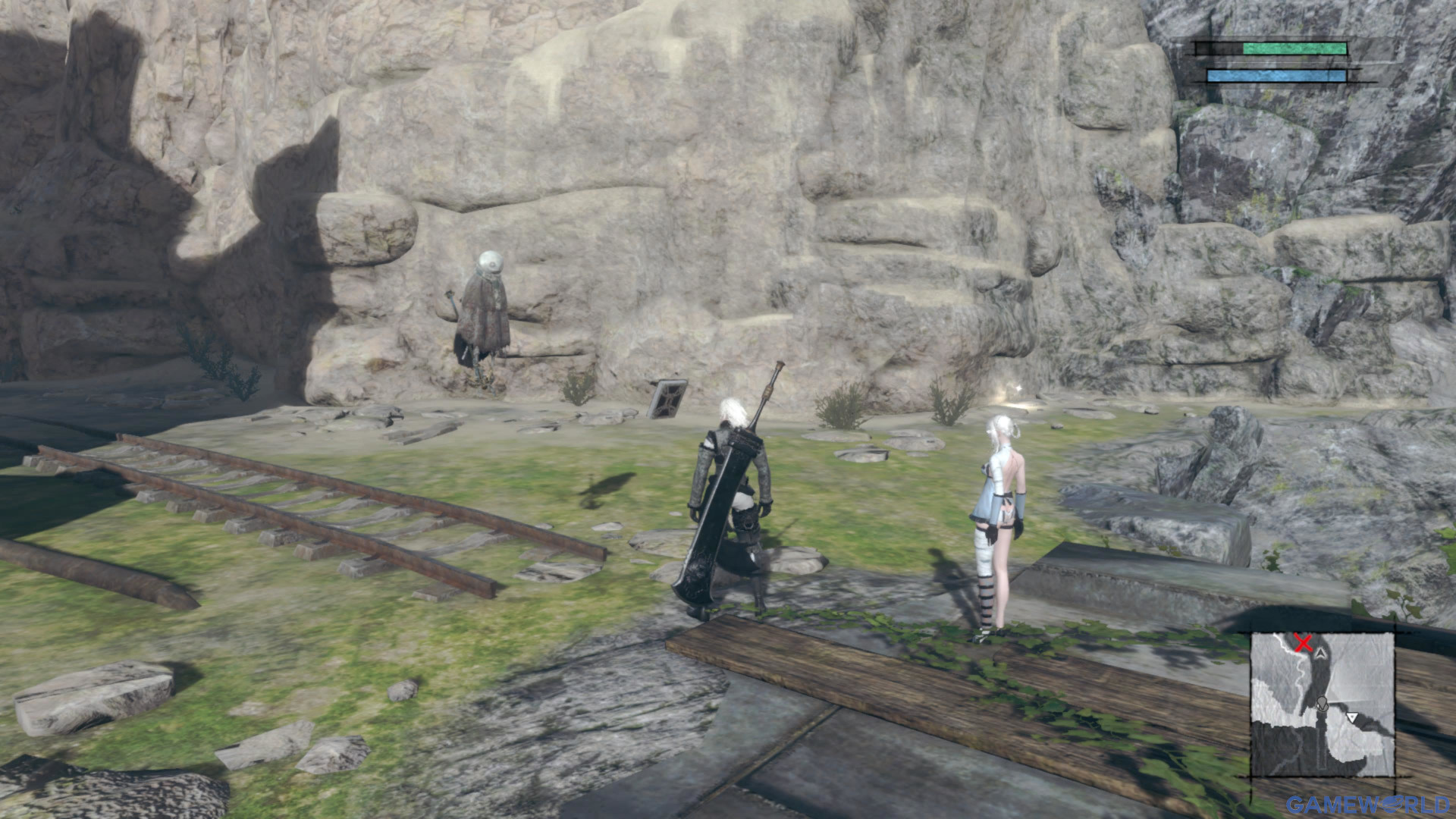Click the minimap in the corner
The image size is (1456, 819).
(1322, 704)
